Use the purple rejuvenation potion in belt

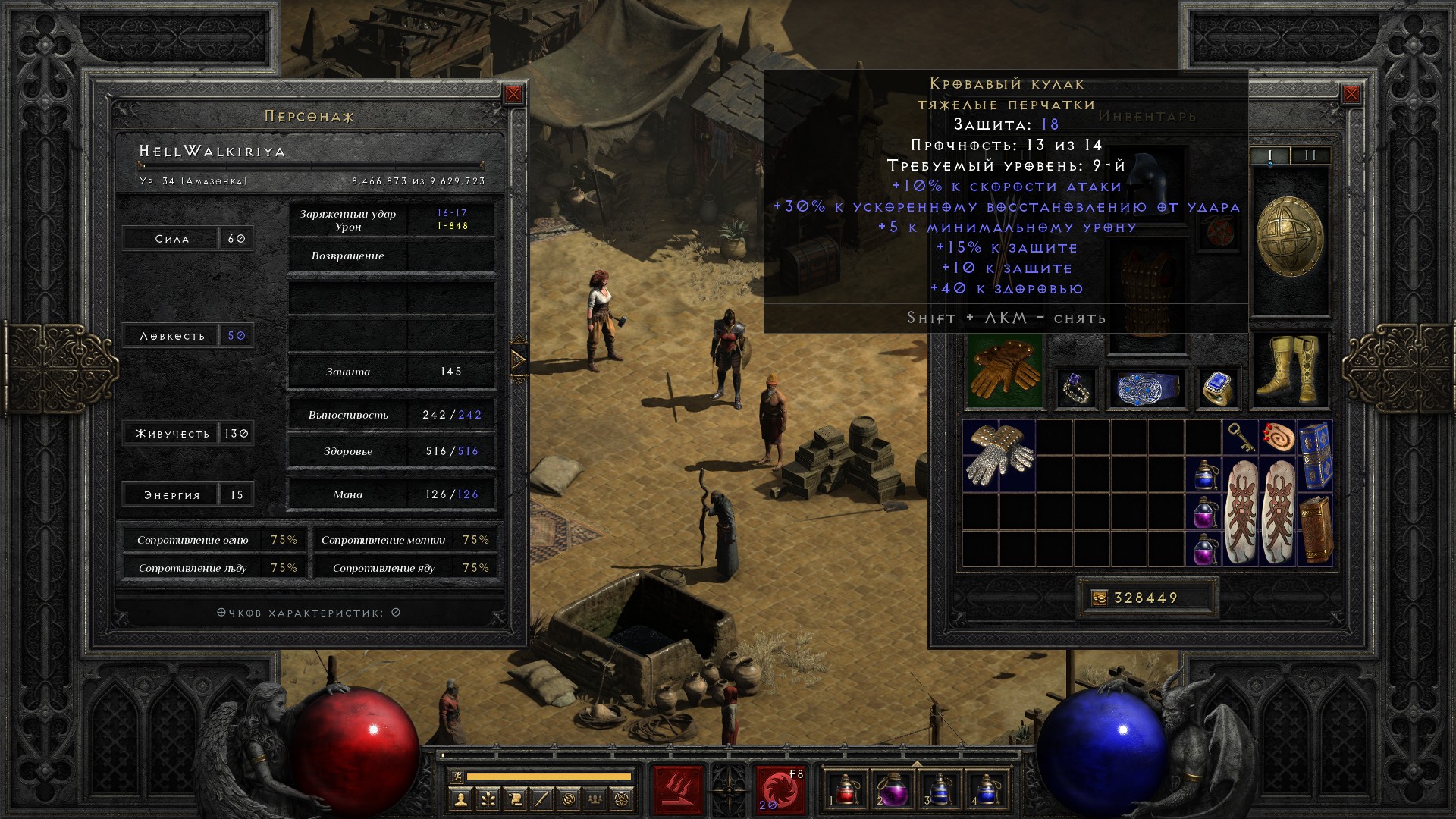click(893, 789)
